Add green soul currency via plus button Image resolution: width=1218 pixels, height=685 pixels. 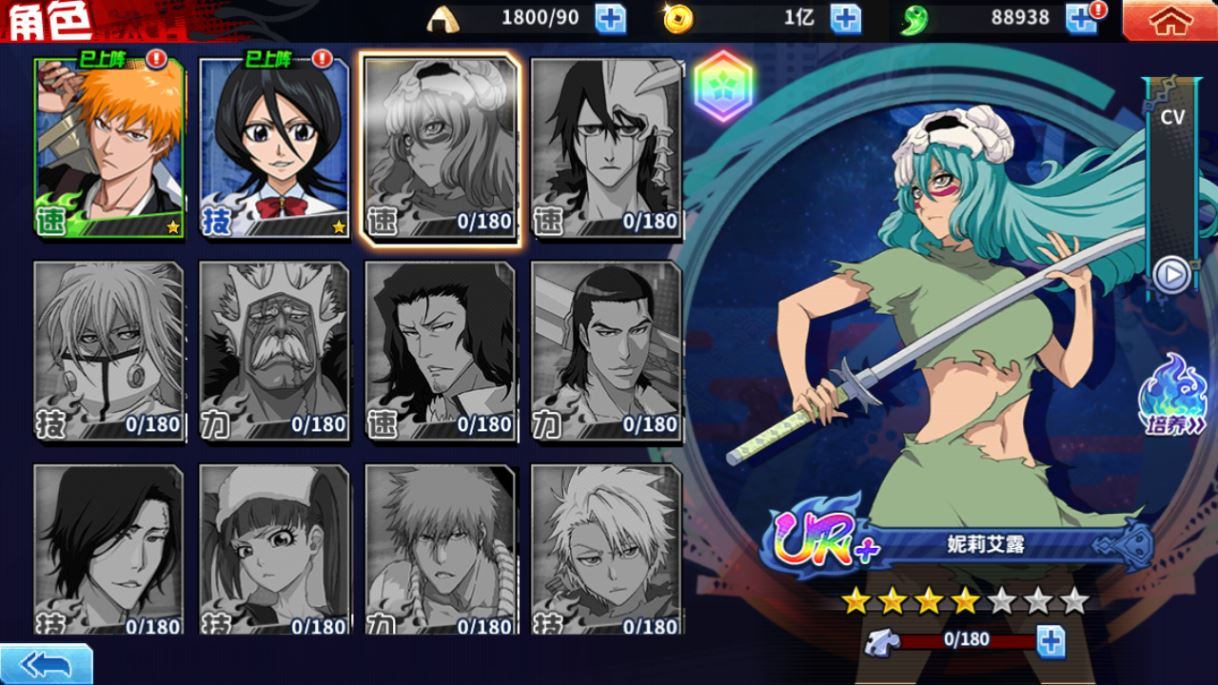[x=1081, y=18]
